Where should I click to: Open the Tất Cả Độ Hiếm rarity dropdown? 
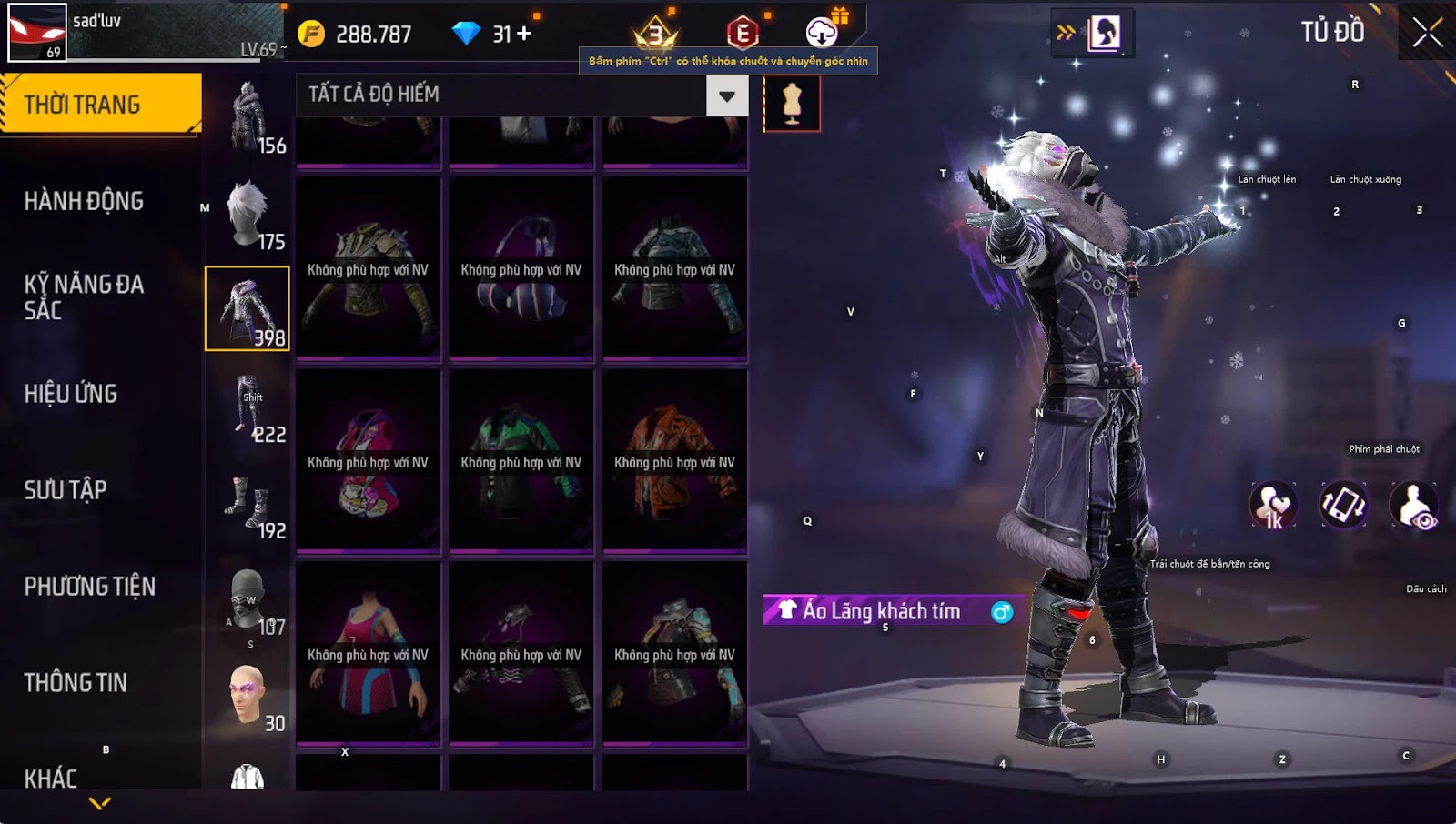726,95
